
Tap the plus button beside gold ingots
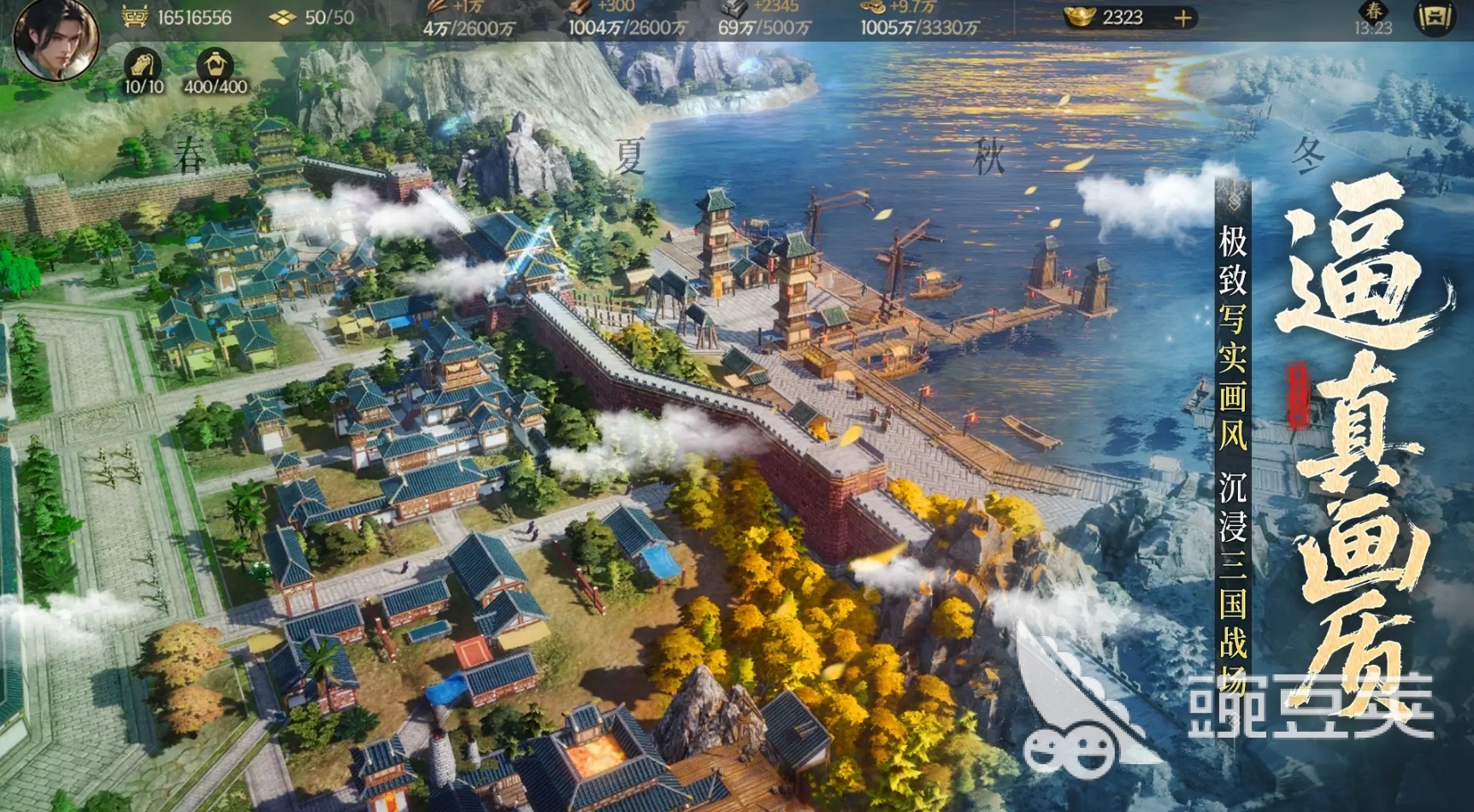[x=1182, y=18]
